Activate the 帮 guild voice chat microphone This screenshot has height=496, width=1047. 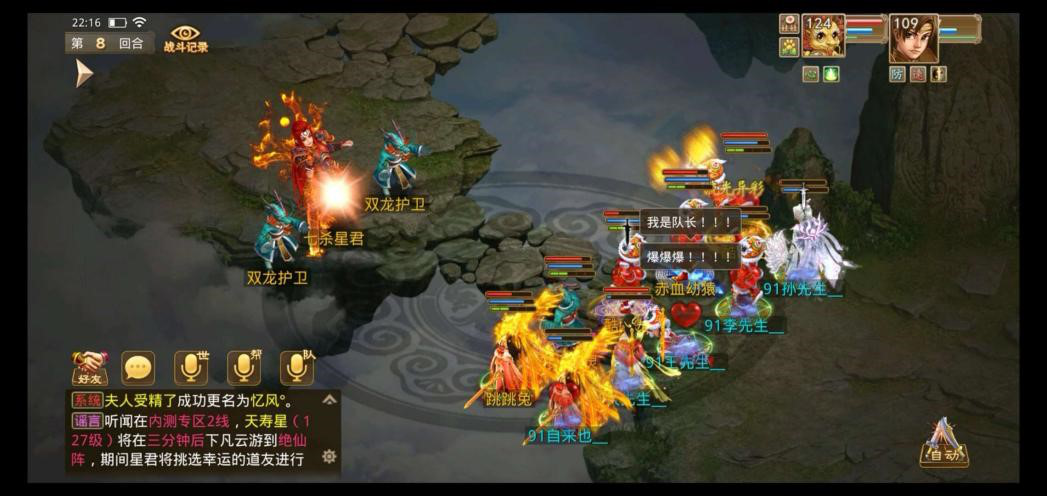pos(244,368)
